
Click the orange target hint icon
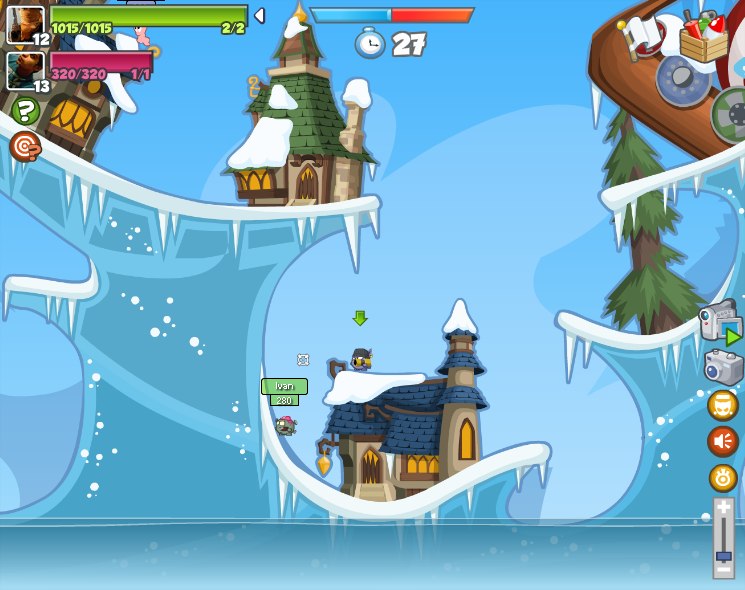[25, 147]
